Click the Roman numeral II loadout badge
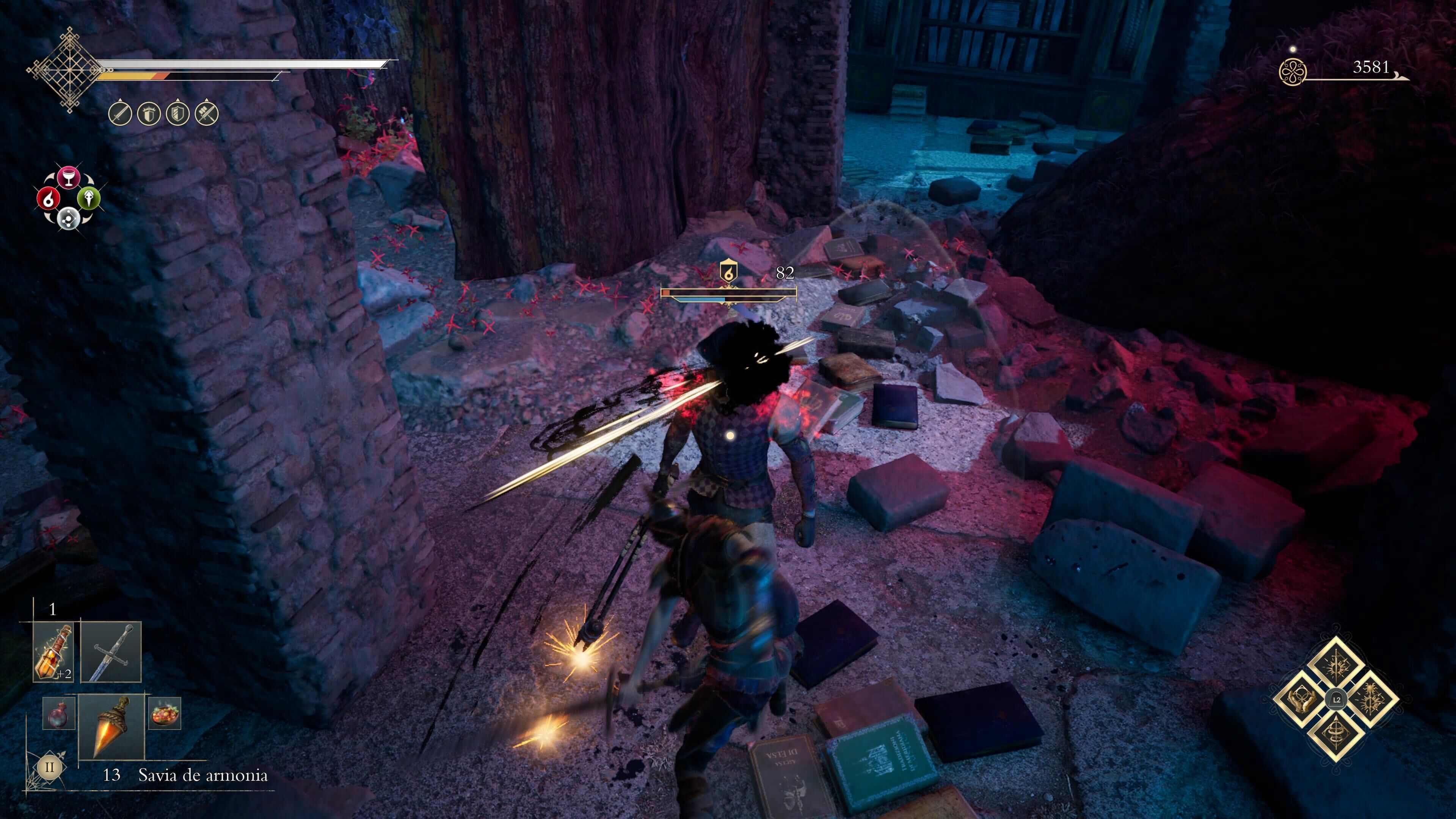The height and width of the screenshot is (819, 1456). pyautogui.click(x=50, y=767)
